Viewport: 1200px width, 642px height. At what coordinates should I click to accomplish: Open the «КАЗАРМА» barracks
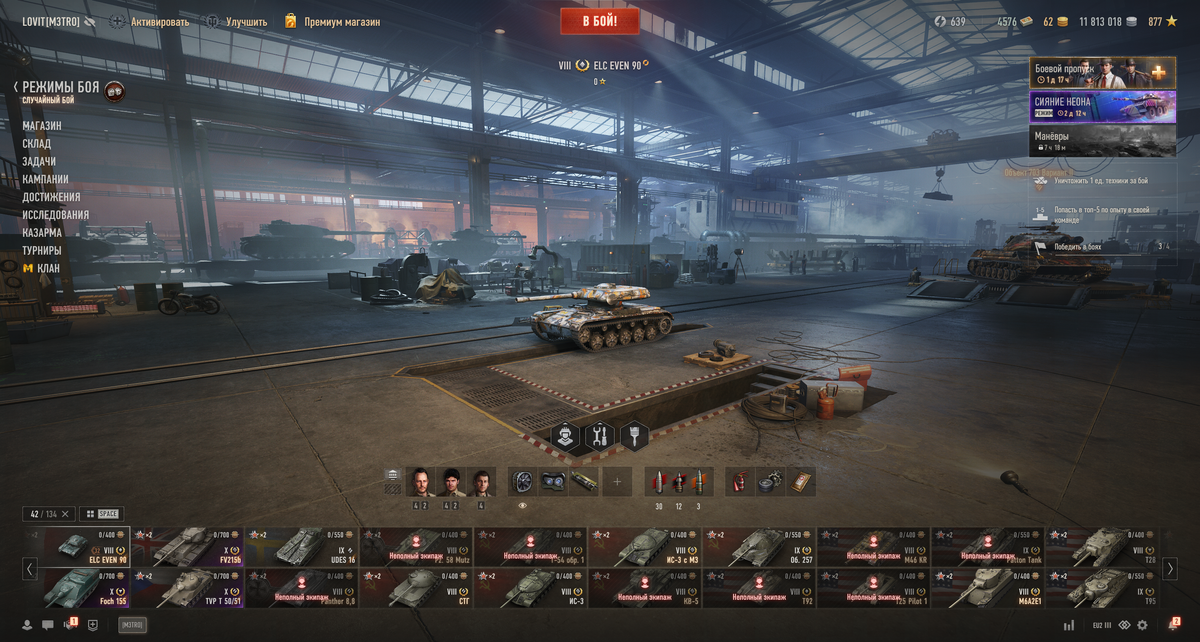(x=42, y=232)
